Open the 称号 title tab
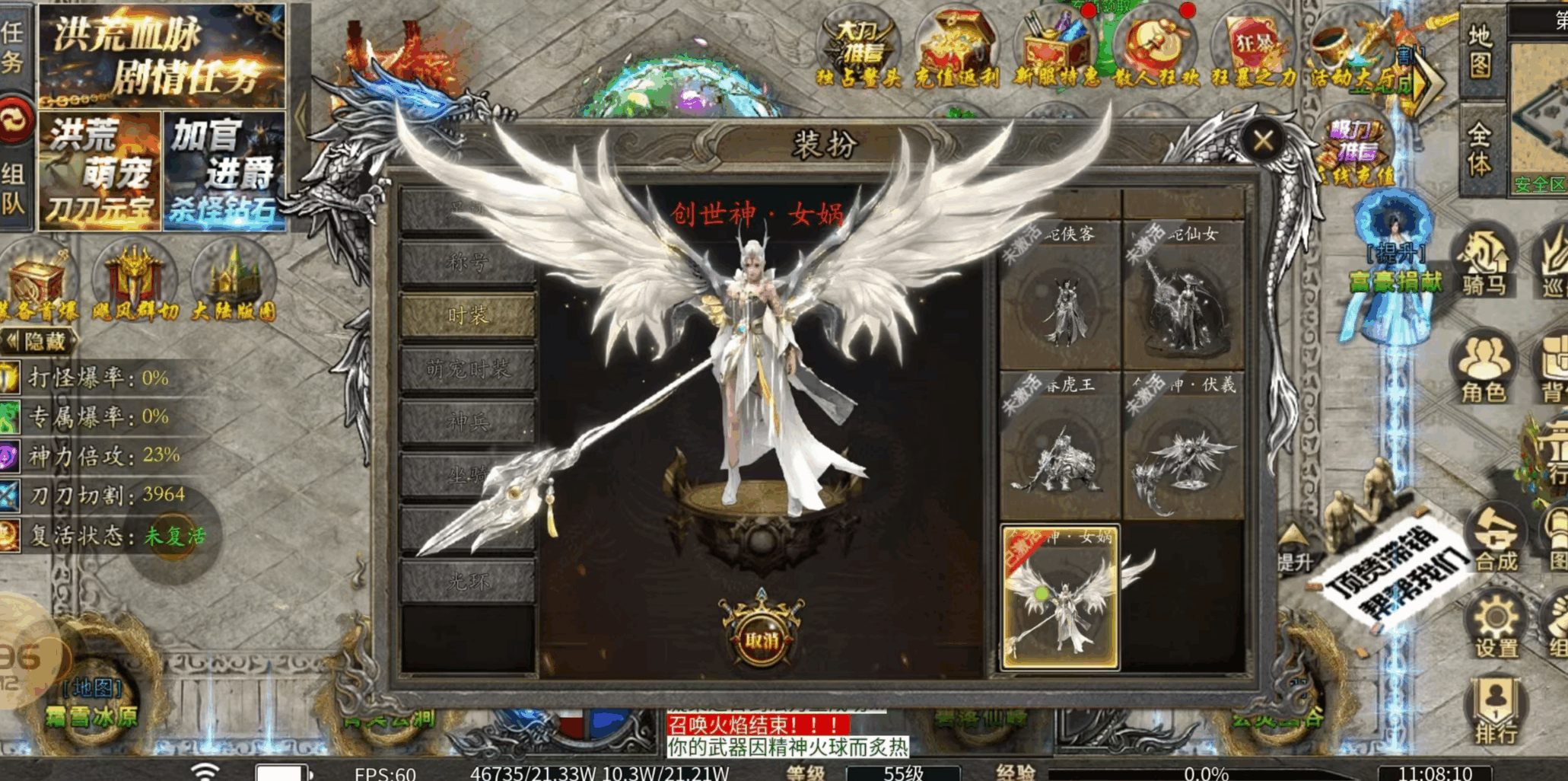The image size is (1568, 781). 468,263
